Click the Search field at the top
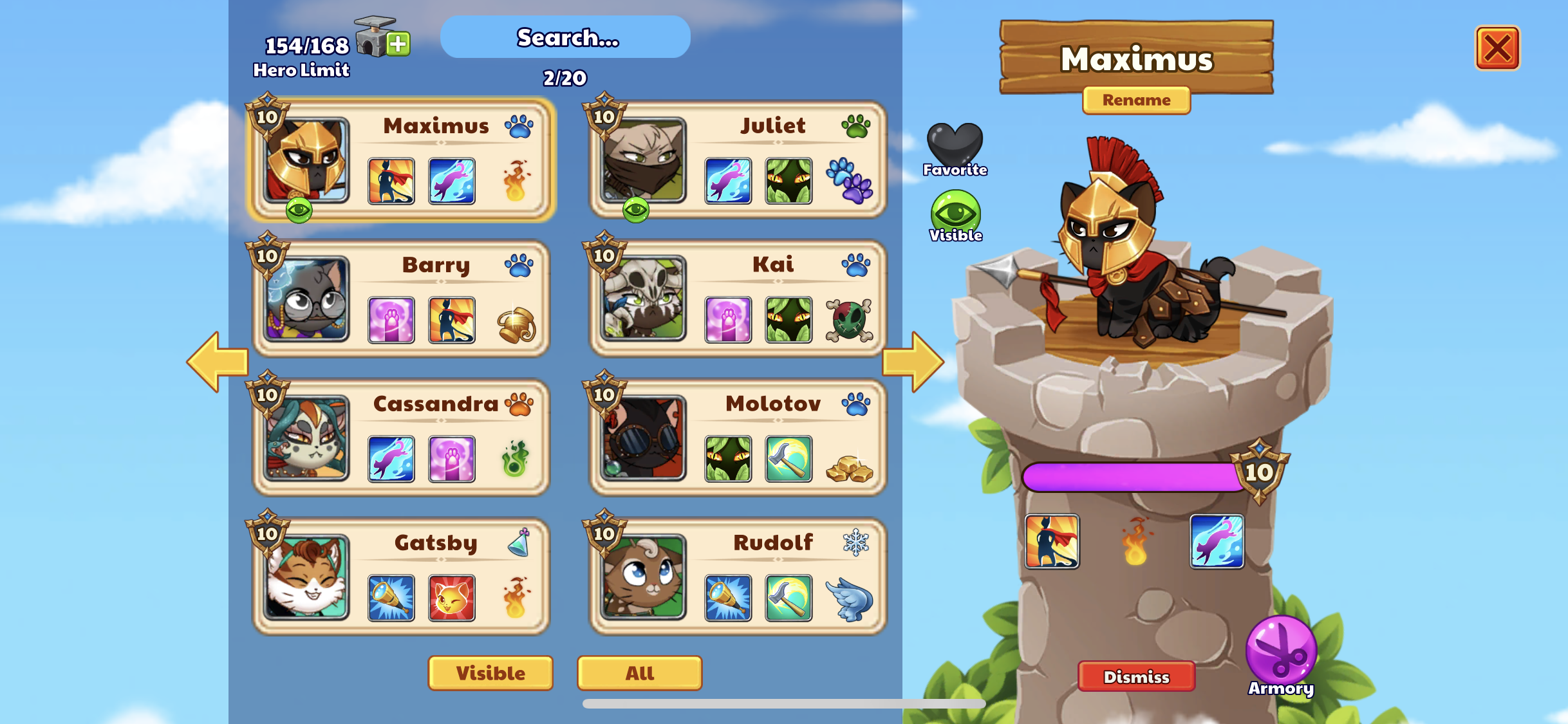This screenshot has height=724, width=1568. pyautogui.click(x=565, y=37)
